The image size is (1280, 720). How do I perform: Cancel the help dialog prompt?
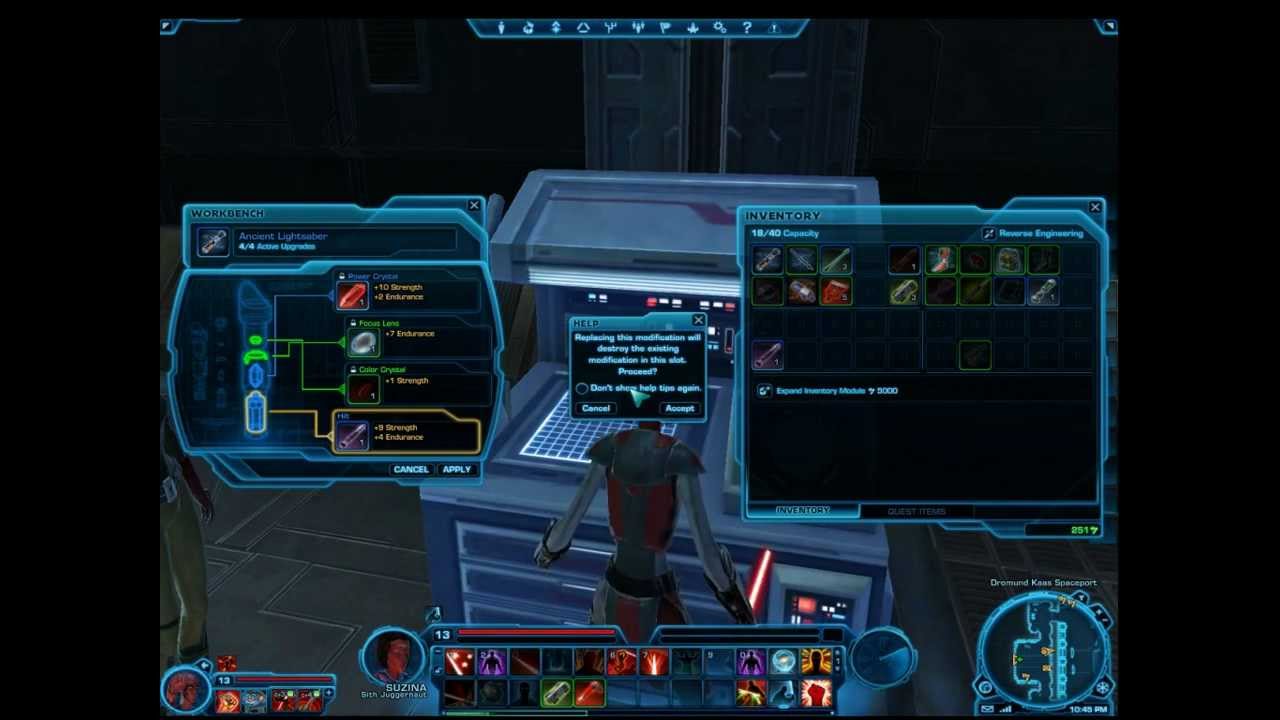[x=596, y=408]
